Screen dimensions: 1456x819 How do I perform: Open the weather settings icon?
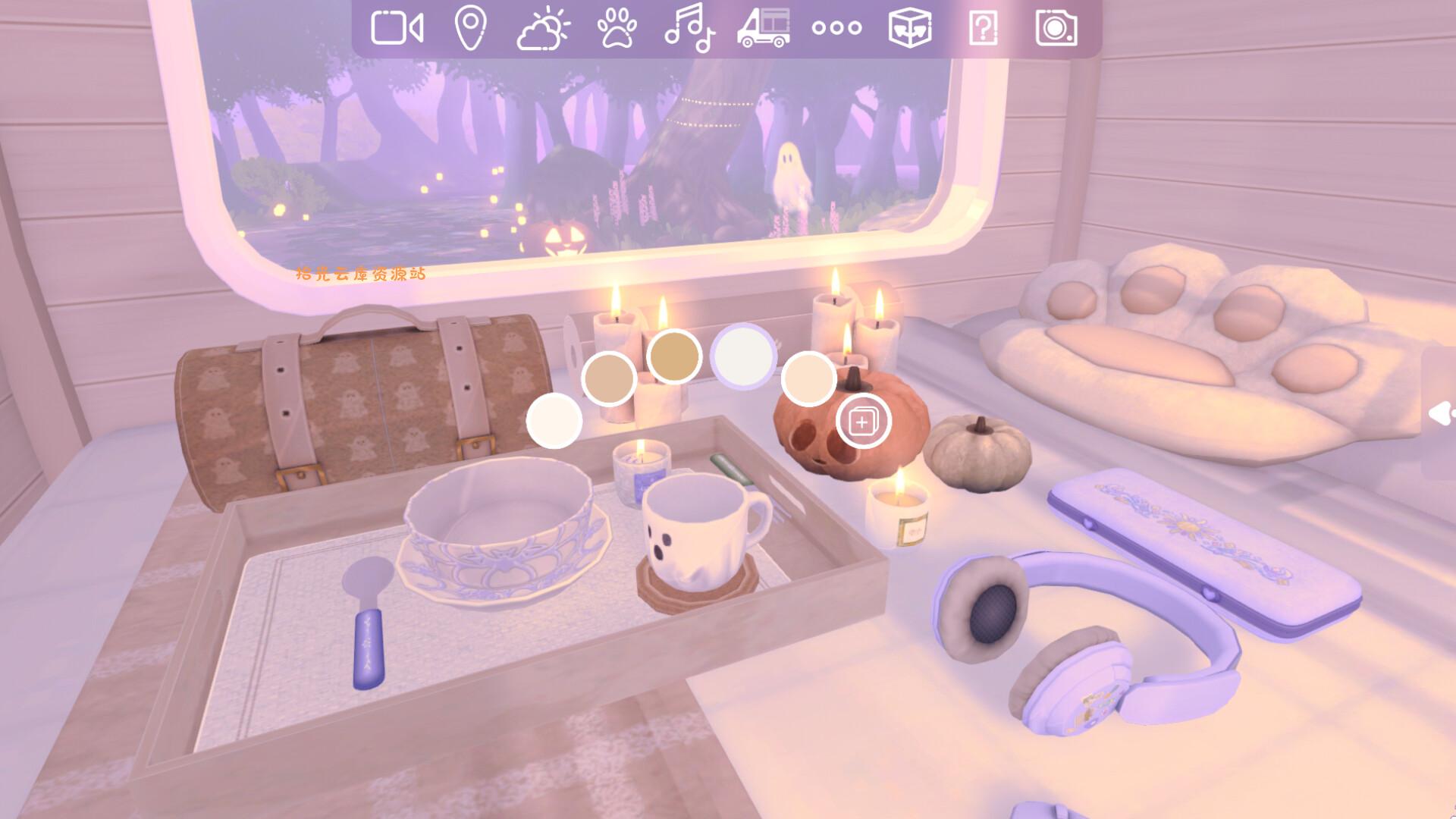543,29
